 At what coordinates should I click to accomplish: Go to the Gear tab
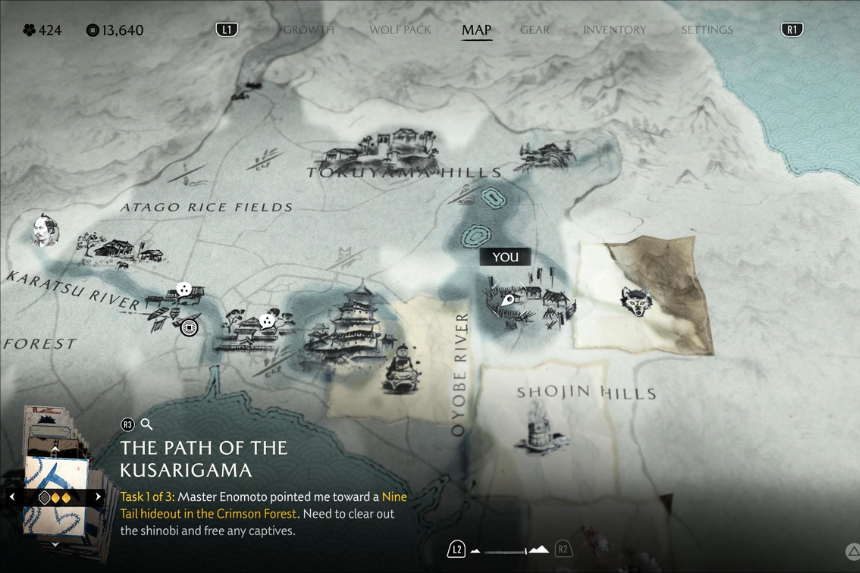pos(535,30)
